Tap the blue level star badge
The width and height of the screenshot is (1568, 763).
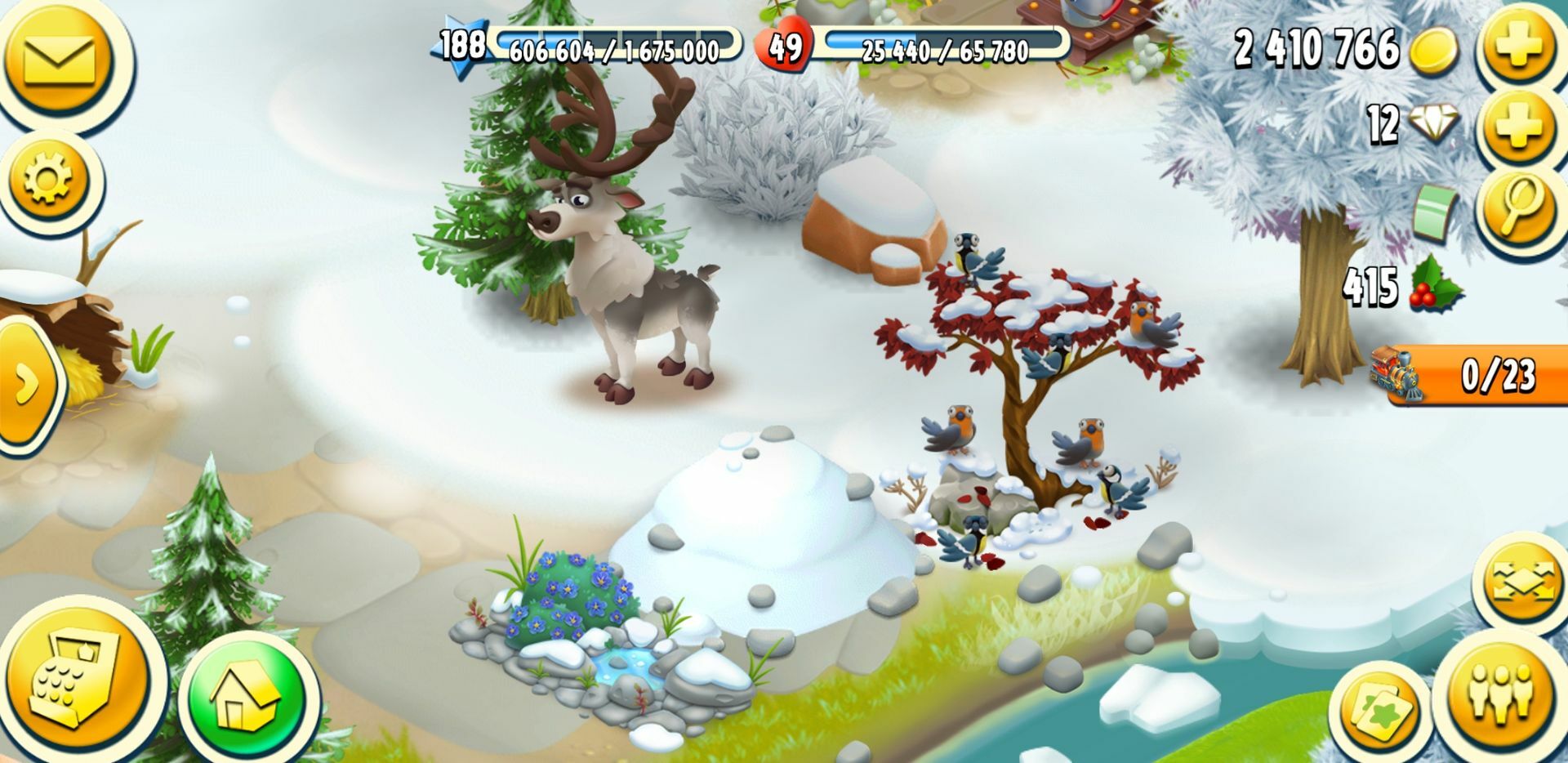461,47
